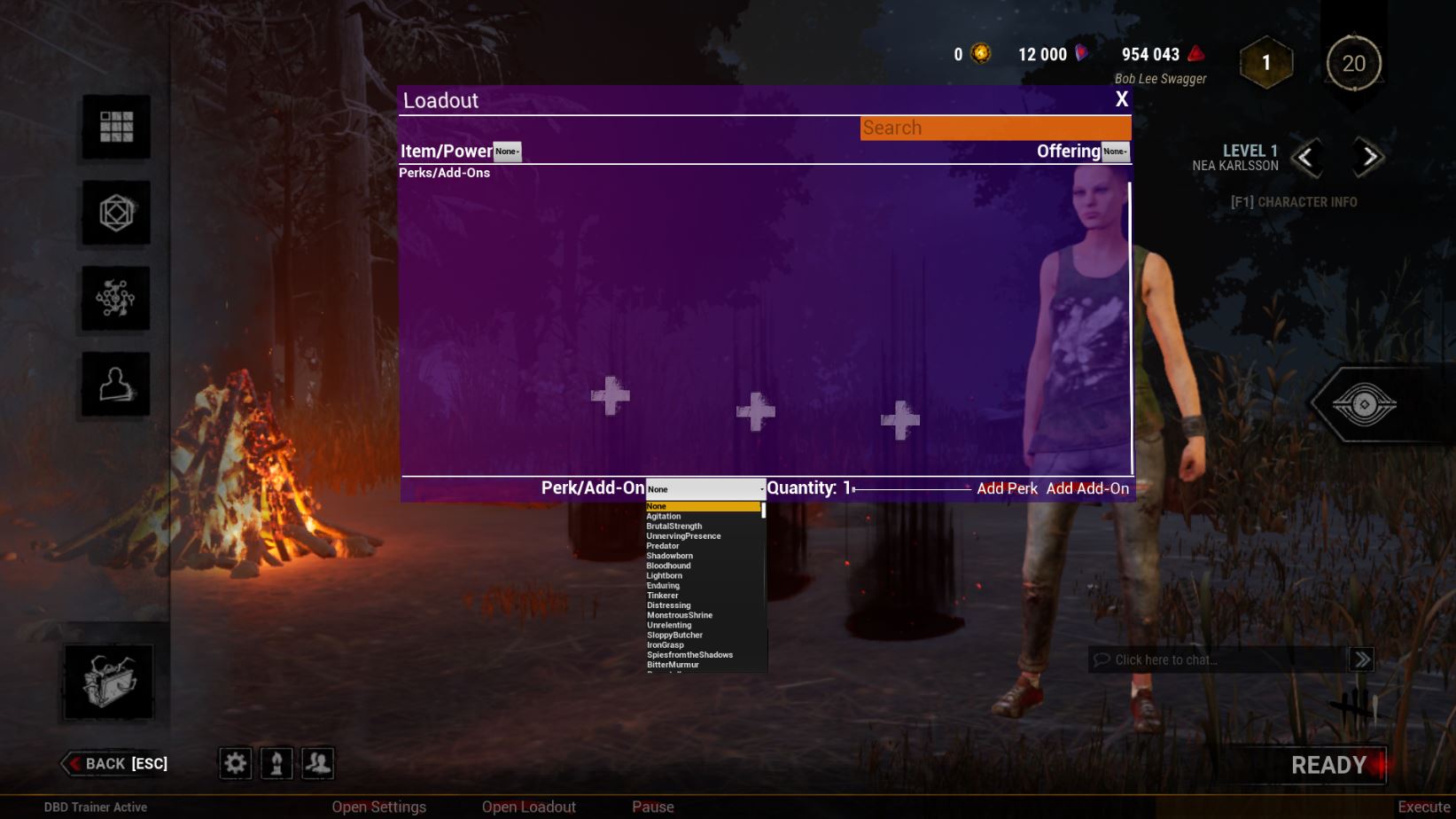Click the Add Perk link
This screenshot has width=1456, height=819.
[1008, 488]
